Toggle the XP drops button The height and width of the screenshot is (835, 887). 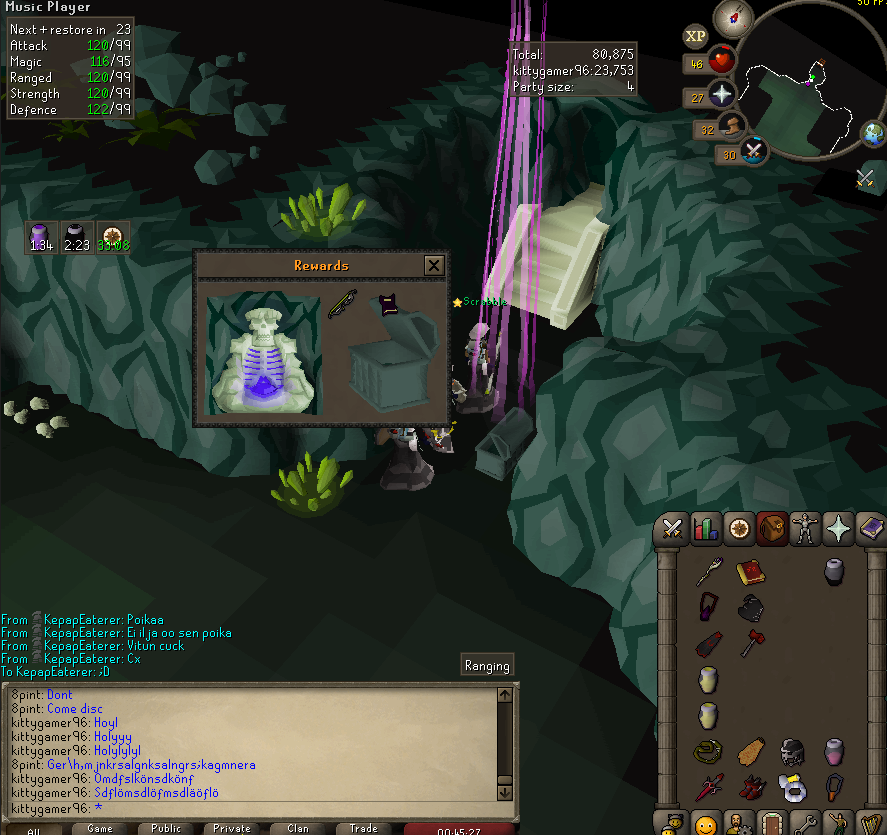click(696, 37)
